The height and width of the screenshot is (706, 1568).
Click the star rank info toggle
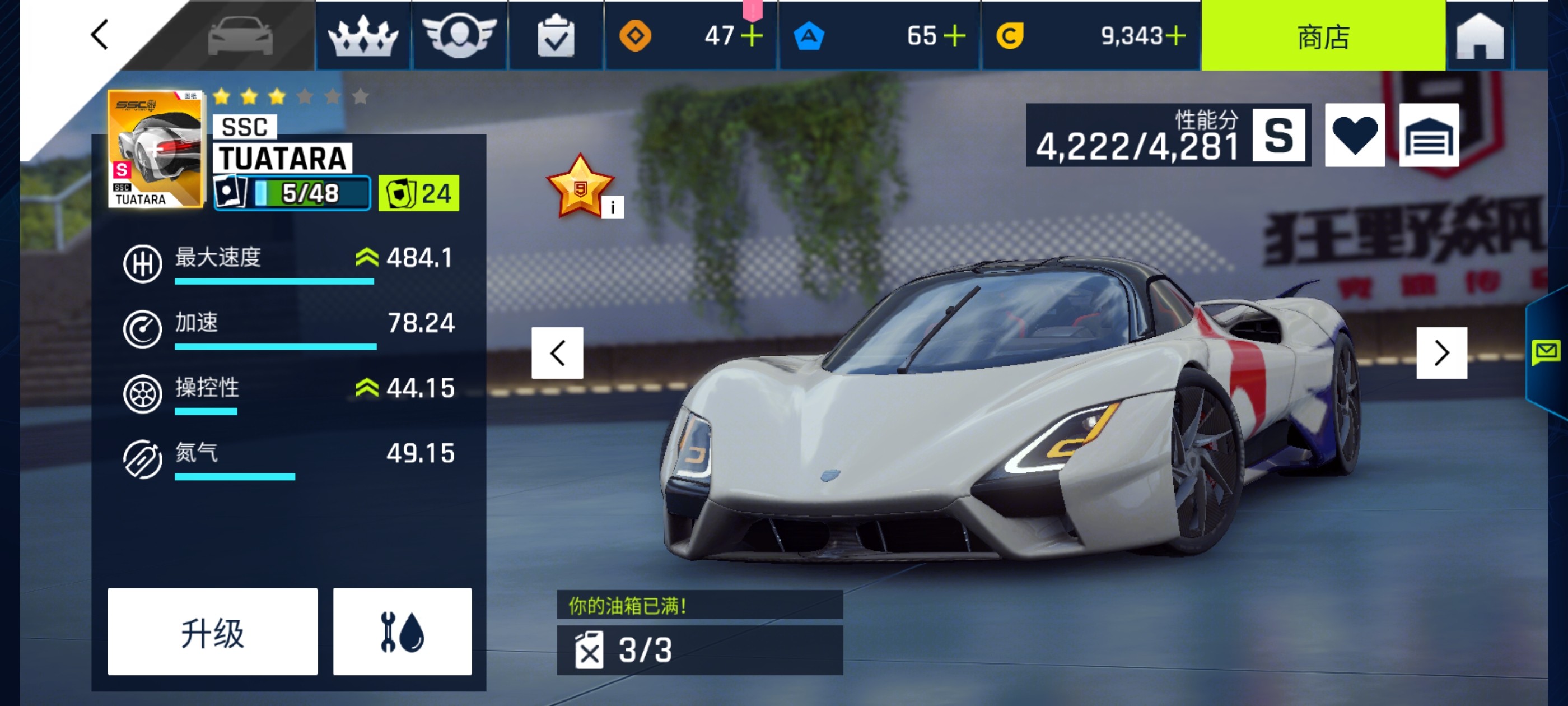tap(612, 207)
